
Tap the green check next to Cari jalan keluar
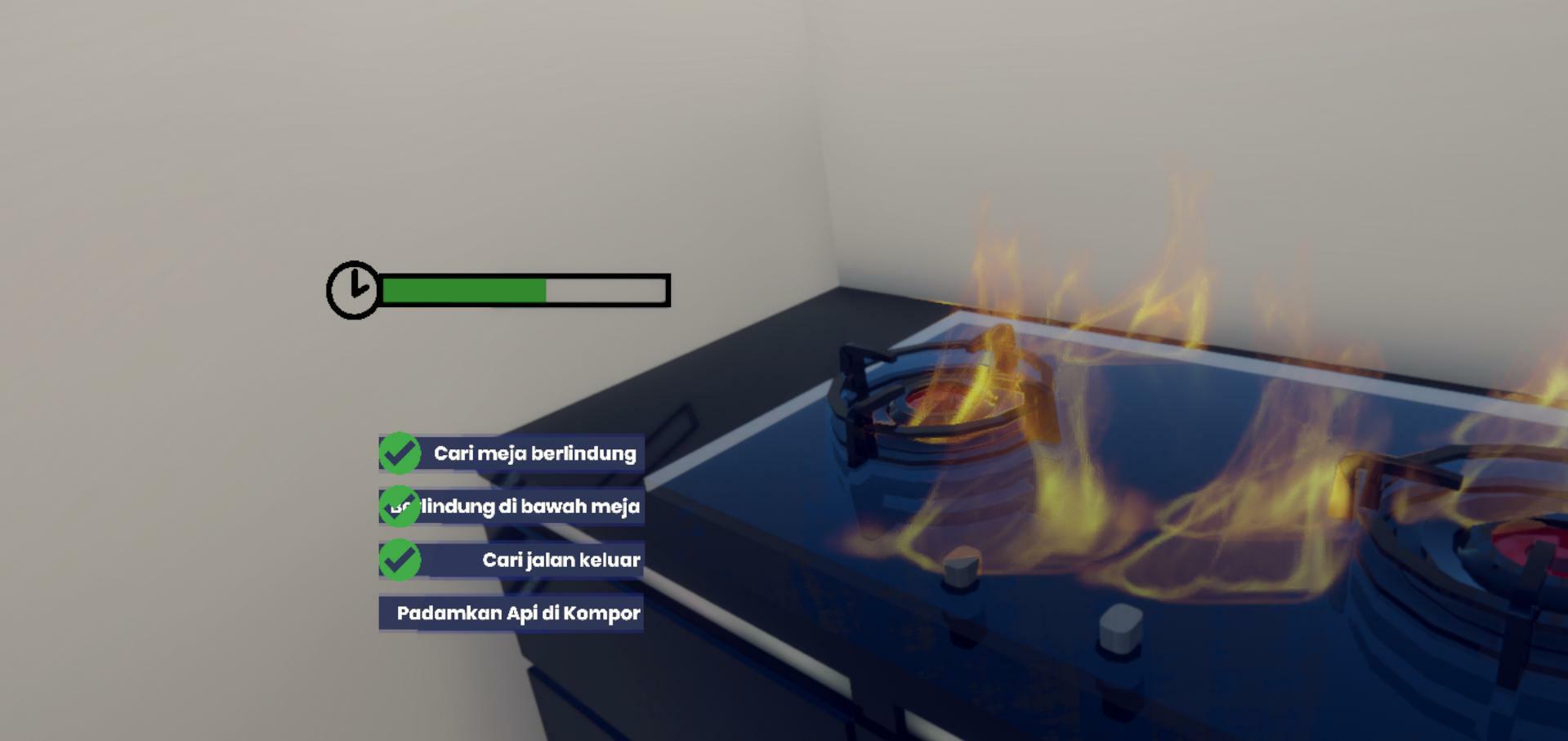400,560
